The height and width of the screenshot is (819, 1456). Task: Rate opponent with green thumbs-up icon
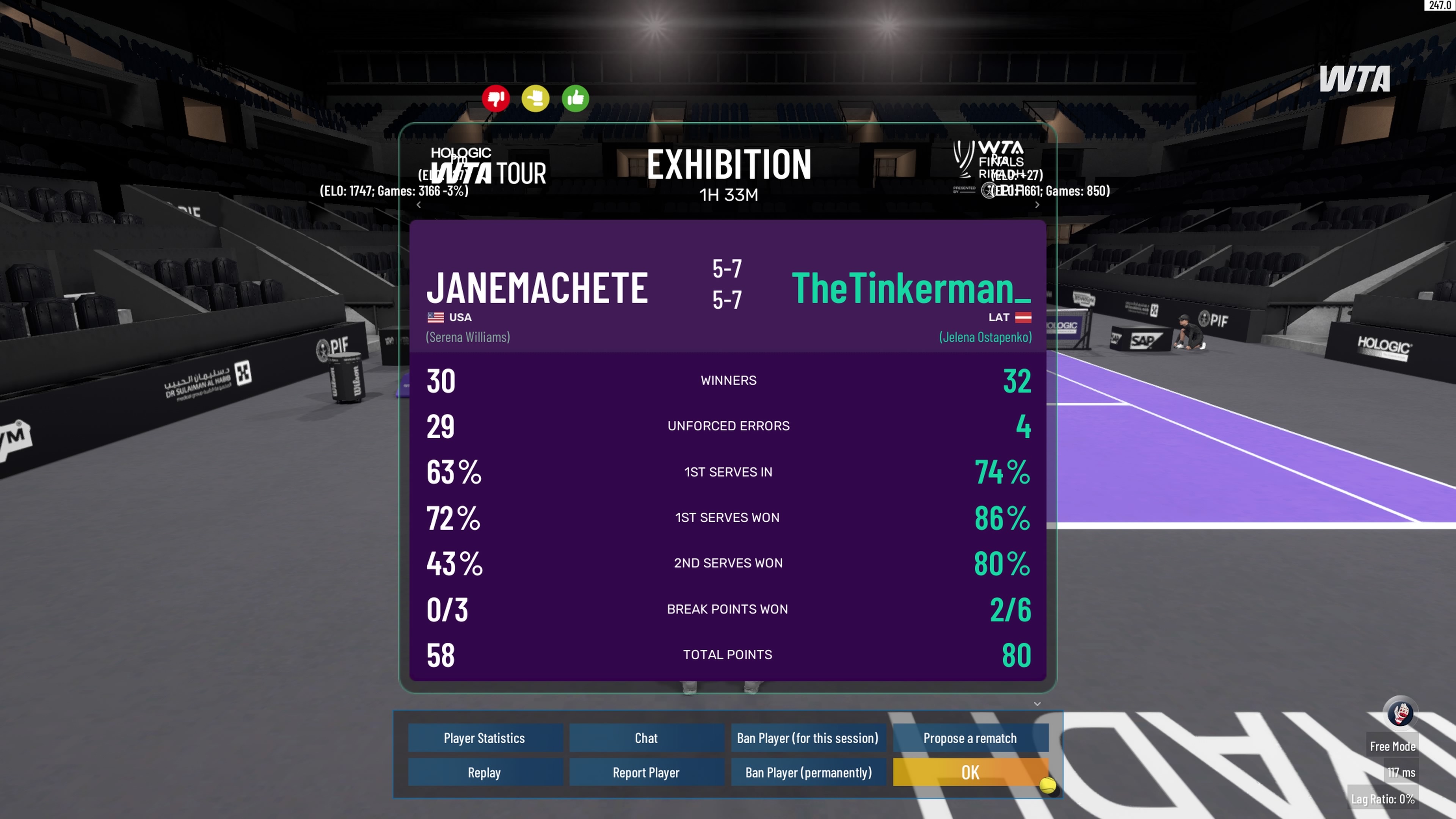[576, 99]
